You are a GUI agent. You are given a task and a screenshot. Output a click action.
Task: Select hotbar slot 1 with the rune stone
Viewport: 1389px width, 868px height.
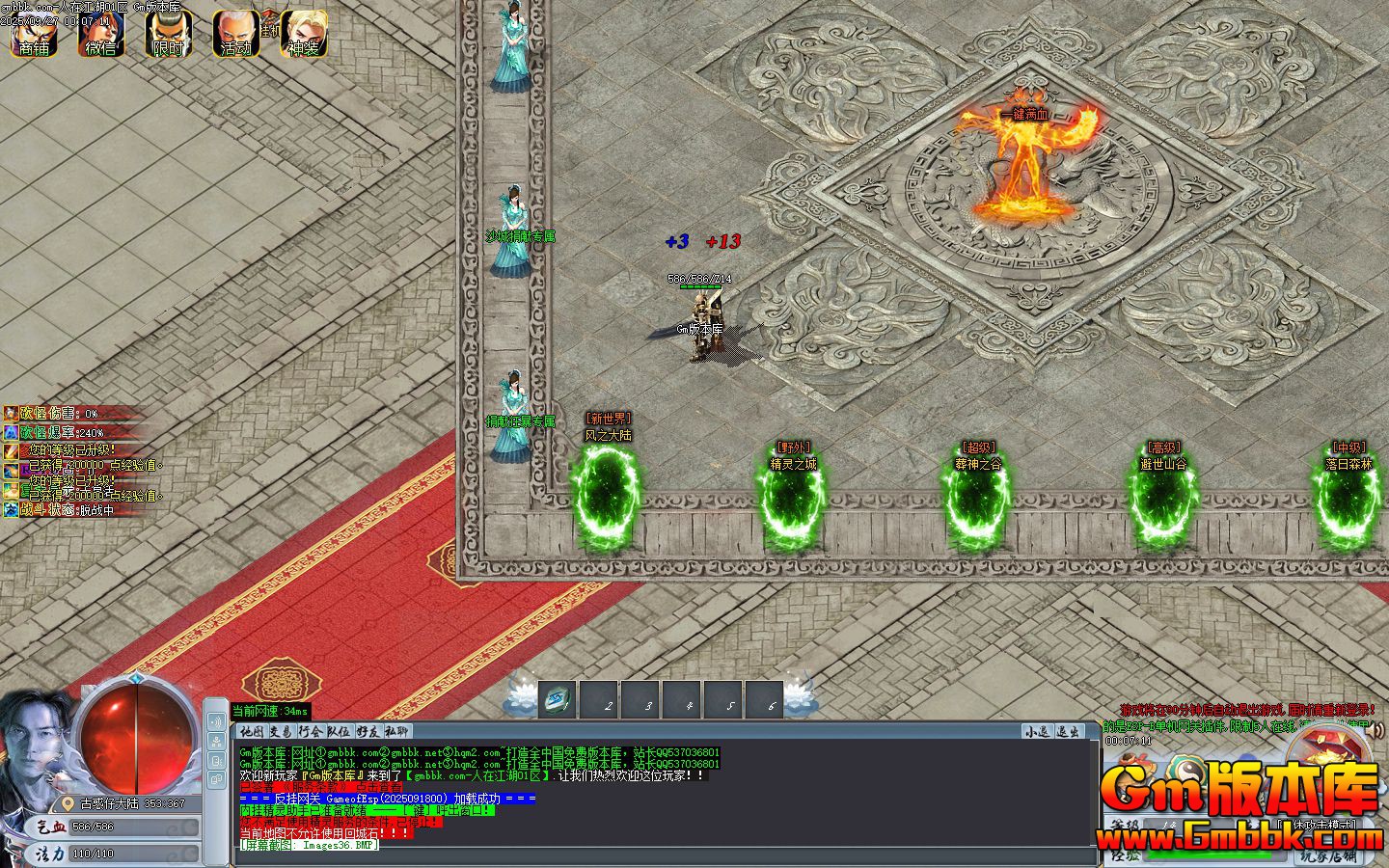(x=557, y=700)
